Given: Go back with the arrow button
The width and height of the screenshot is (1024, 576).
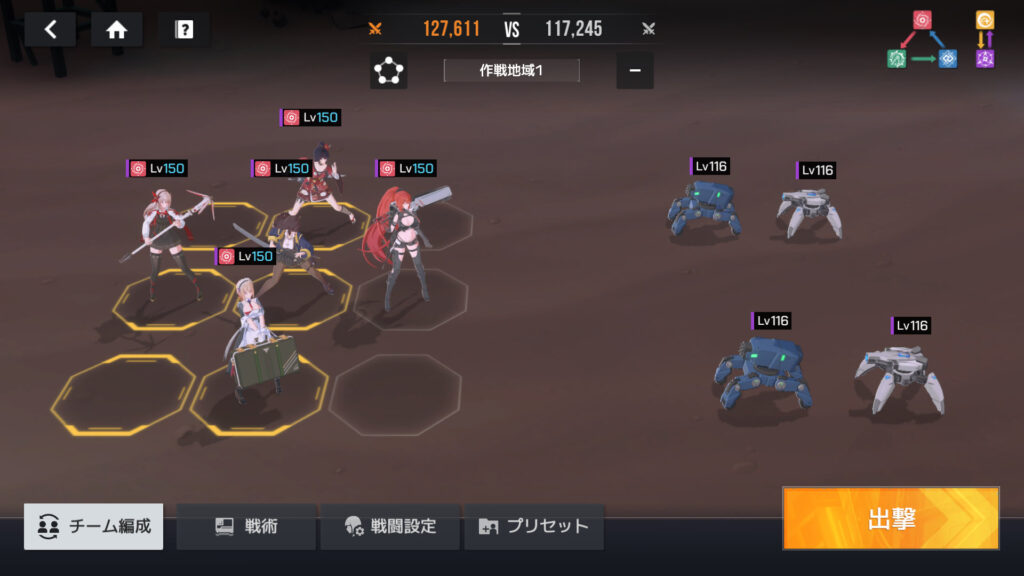Looking at the screenshot, I should click(51, 29).
